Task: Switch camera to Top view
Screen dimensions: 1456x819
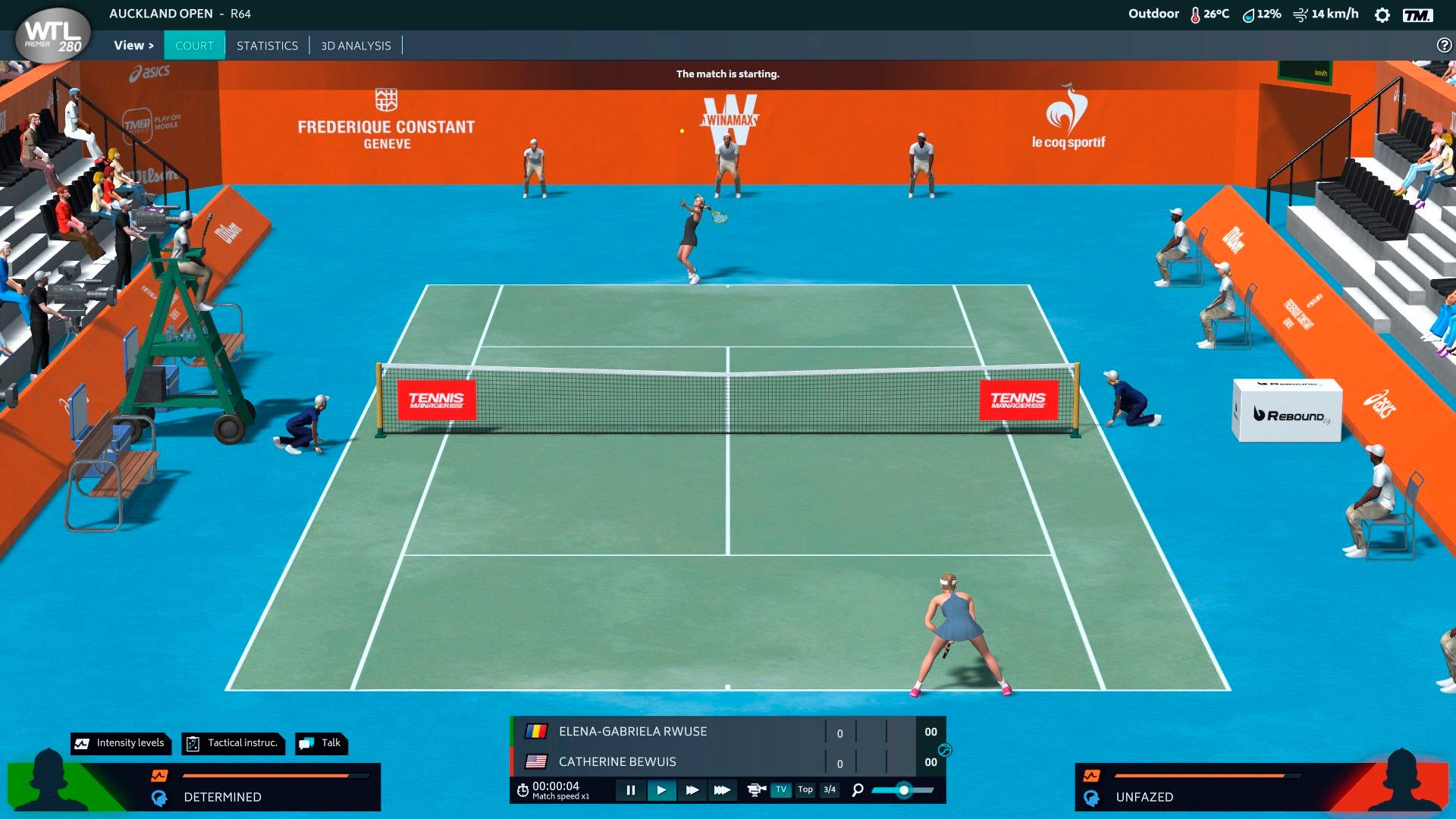Action: click(x=805, y=790)
